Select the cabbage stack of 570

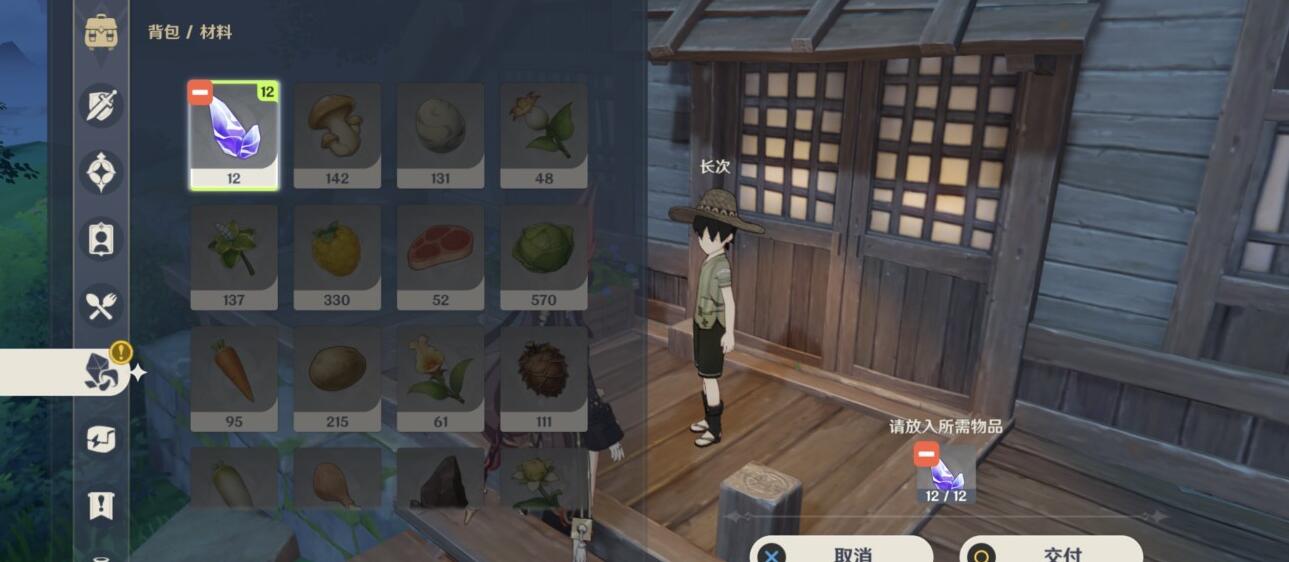(543, 257)
